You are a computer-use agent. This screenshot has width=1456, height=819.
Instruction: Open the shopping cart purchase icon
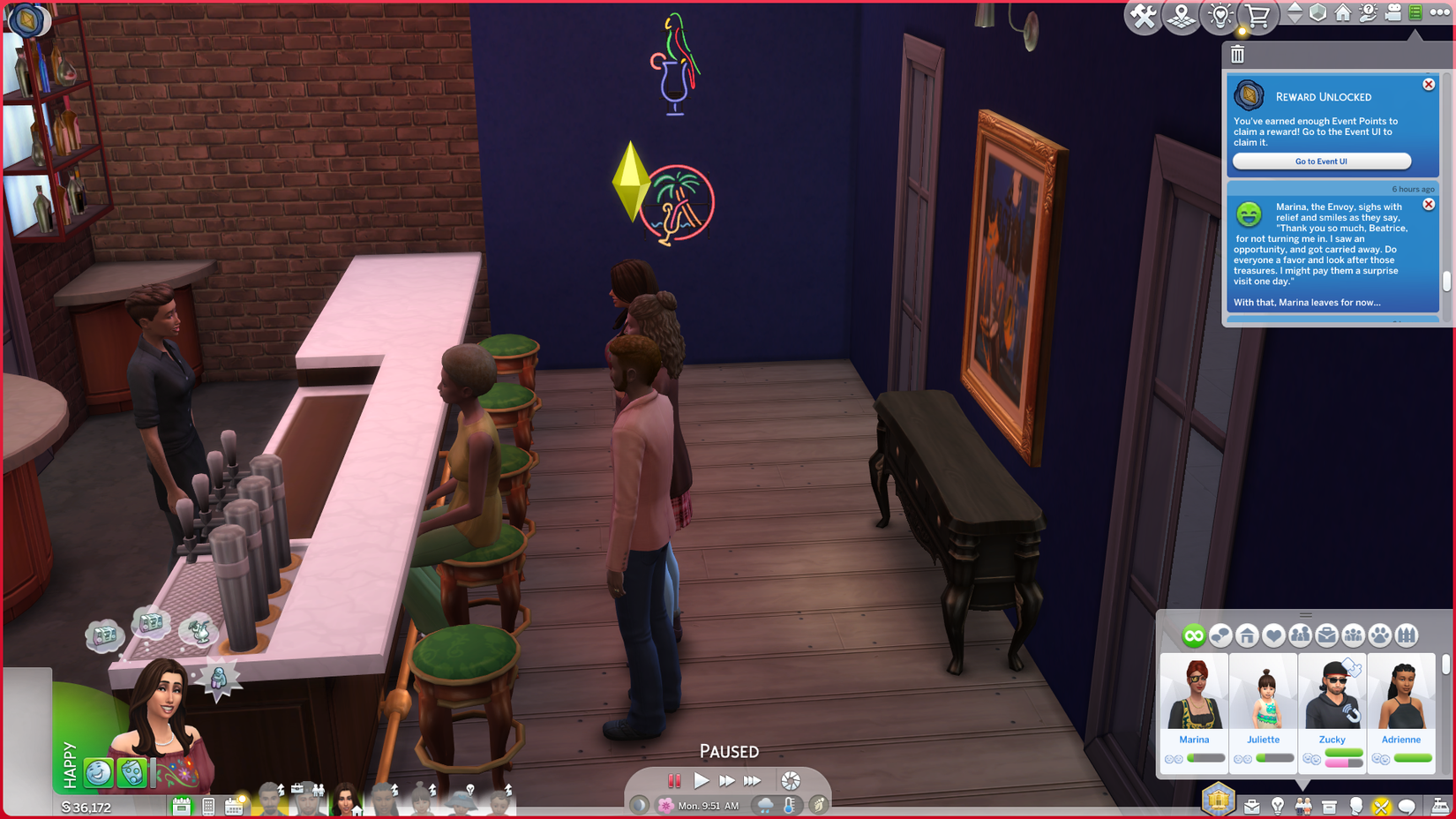click(1257, 15)
